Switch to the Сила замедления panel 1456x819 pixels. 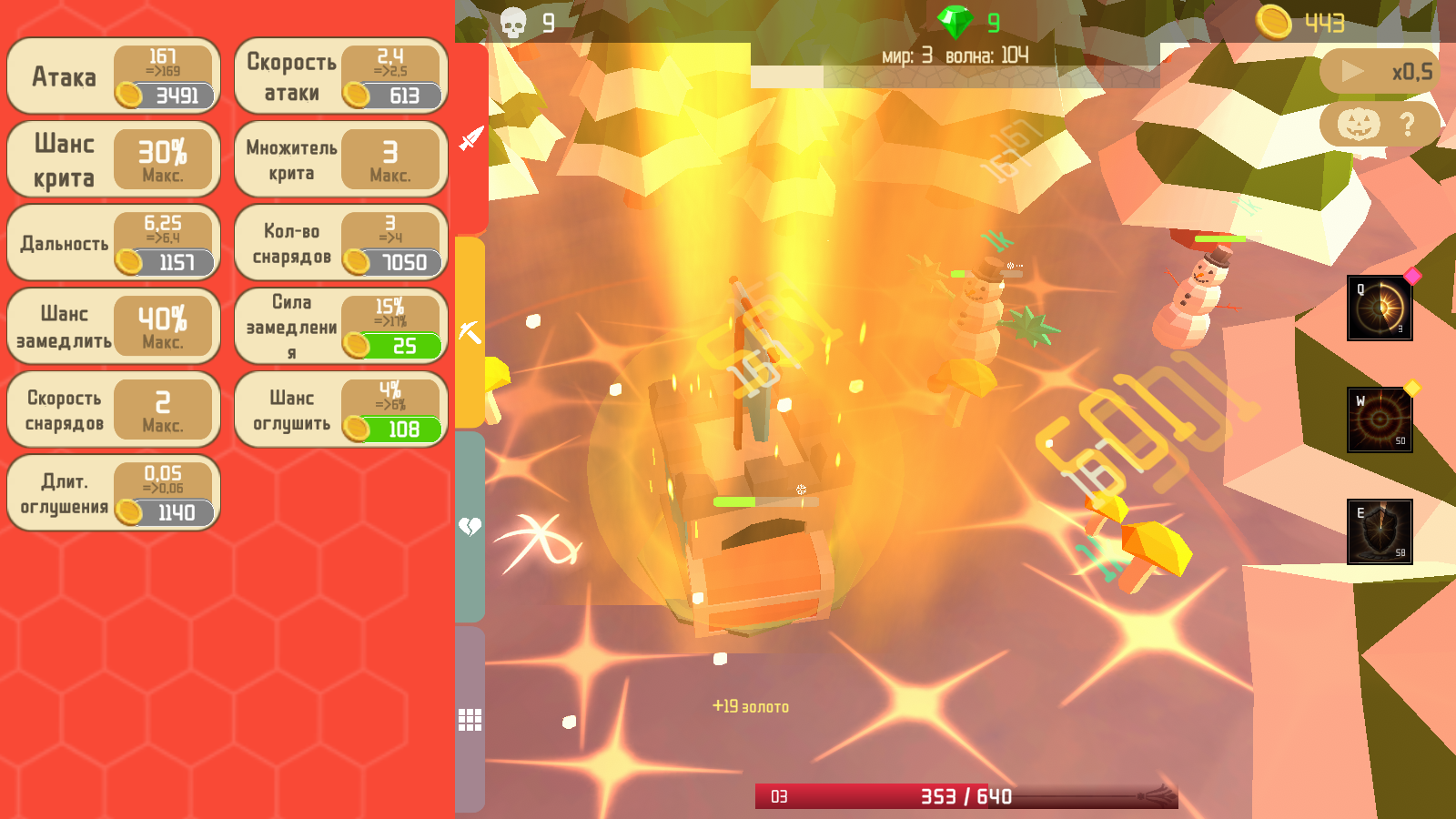tap(340, 325)
